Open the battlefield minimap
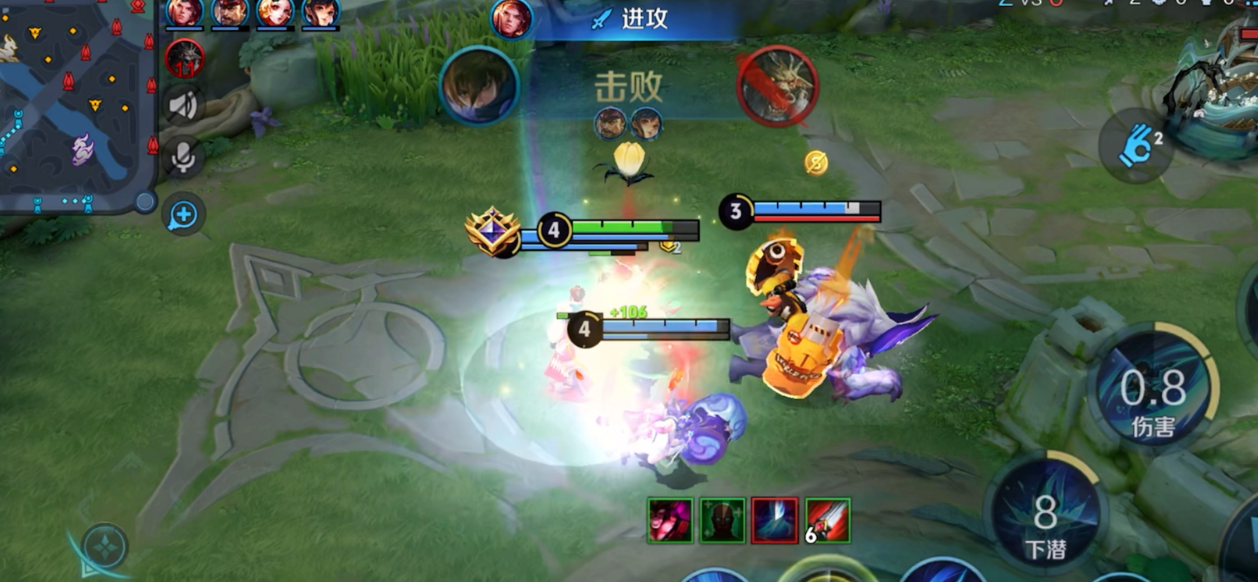Screen dimensions: 1258x582 click(75, 105)
